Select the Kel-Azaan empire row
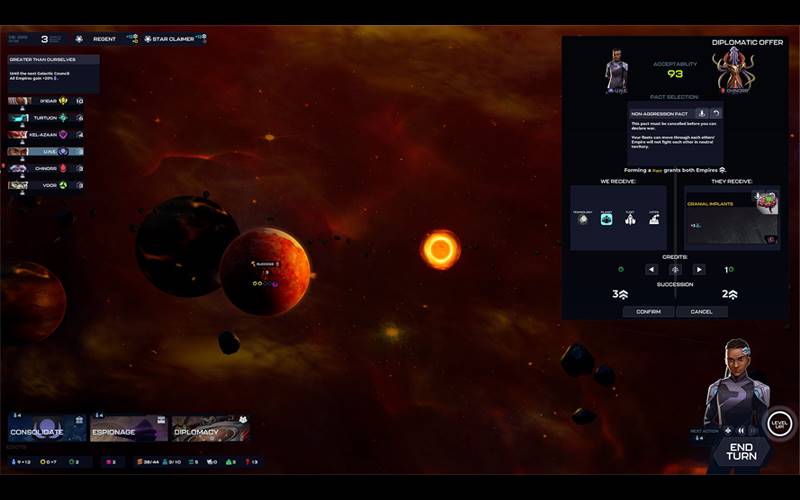This screenshot has height=500, width=800. pyautogui.click(x=45, y=135)
